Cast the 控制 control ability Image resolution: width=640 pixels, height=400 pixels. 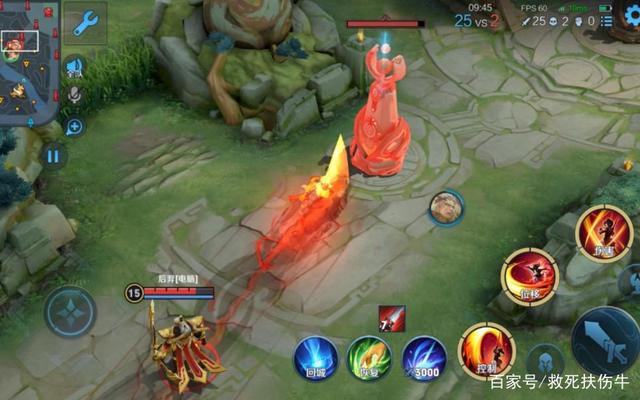pyautogui.click(x=486, y=351)
